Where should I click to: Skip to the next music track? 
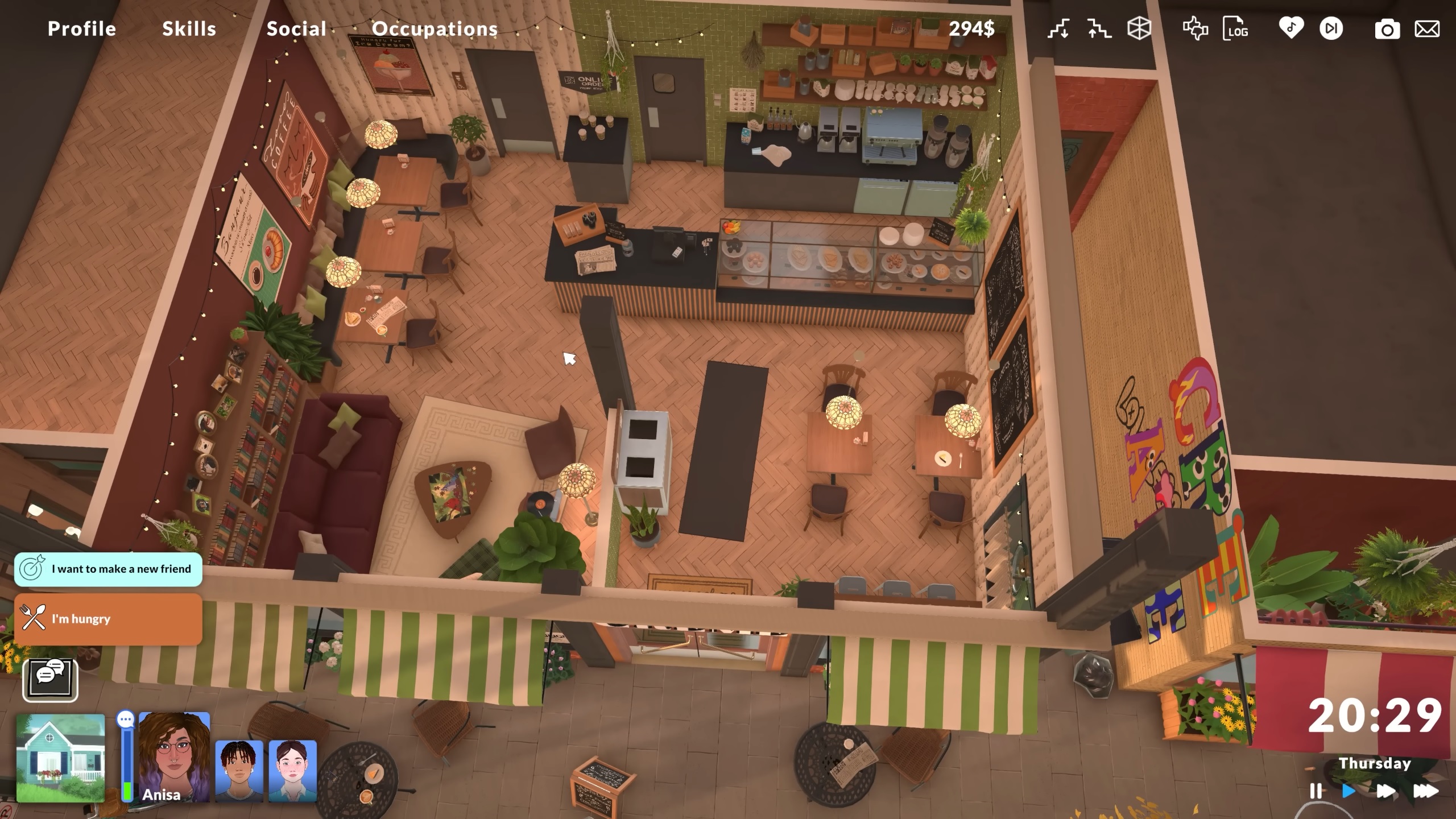(1331, 29)
